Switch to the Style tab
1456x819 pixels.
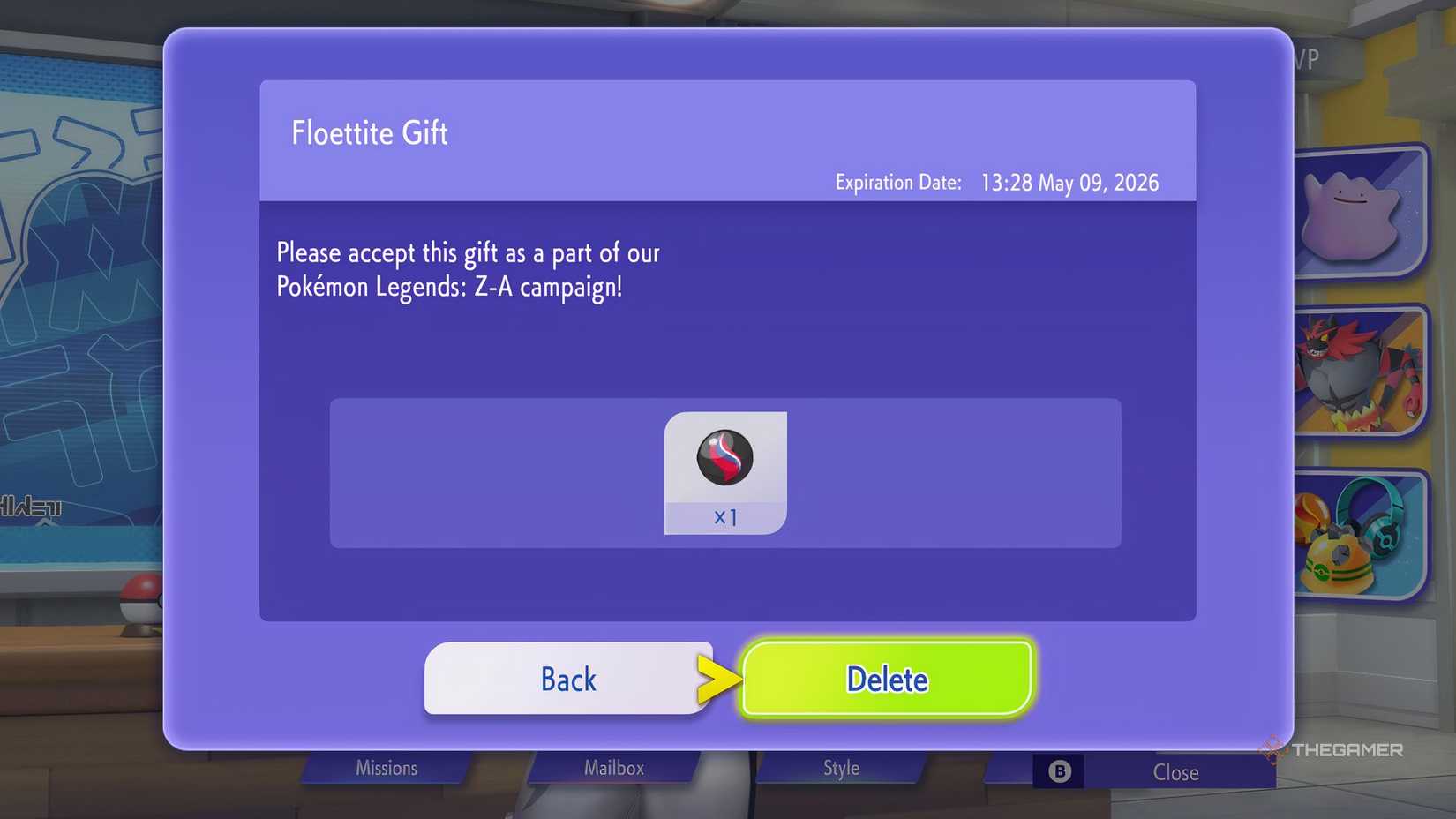click(840, 768)
